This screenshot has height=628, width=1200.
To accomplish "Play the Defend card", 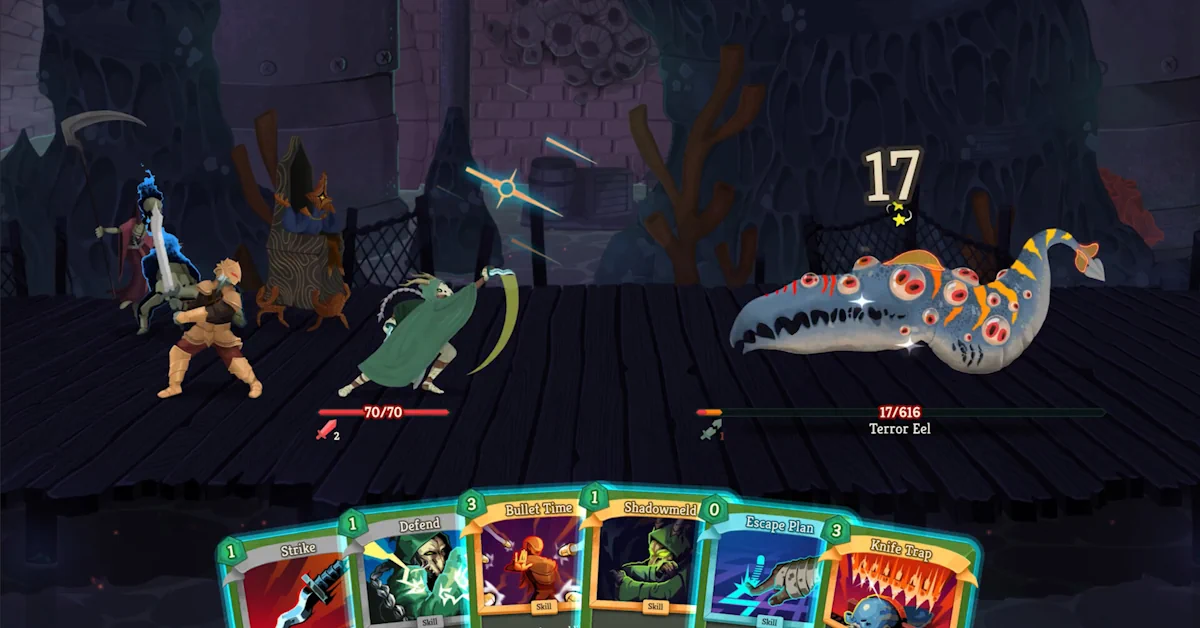I will coord(408,570).
